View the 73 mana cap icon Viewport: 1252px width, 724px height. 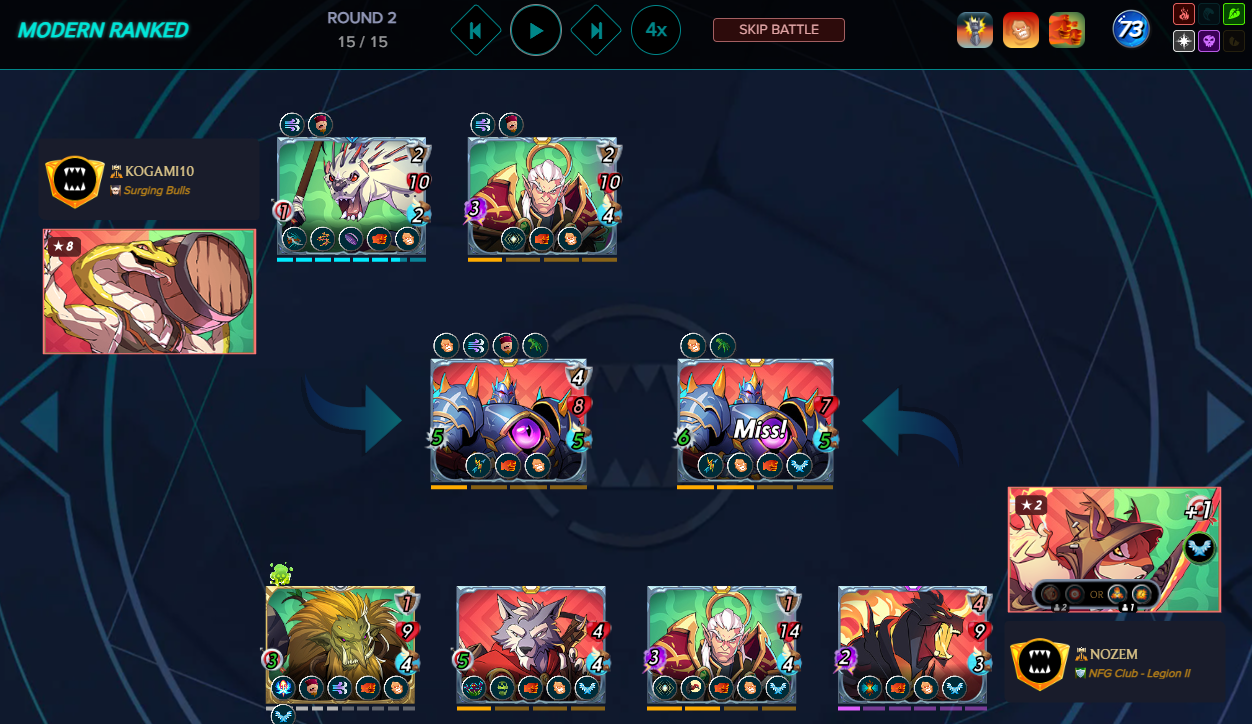click(1131, 30)
